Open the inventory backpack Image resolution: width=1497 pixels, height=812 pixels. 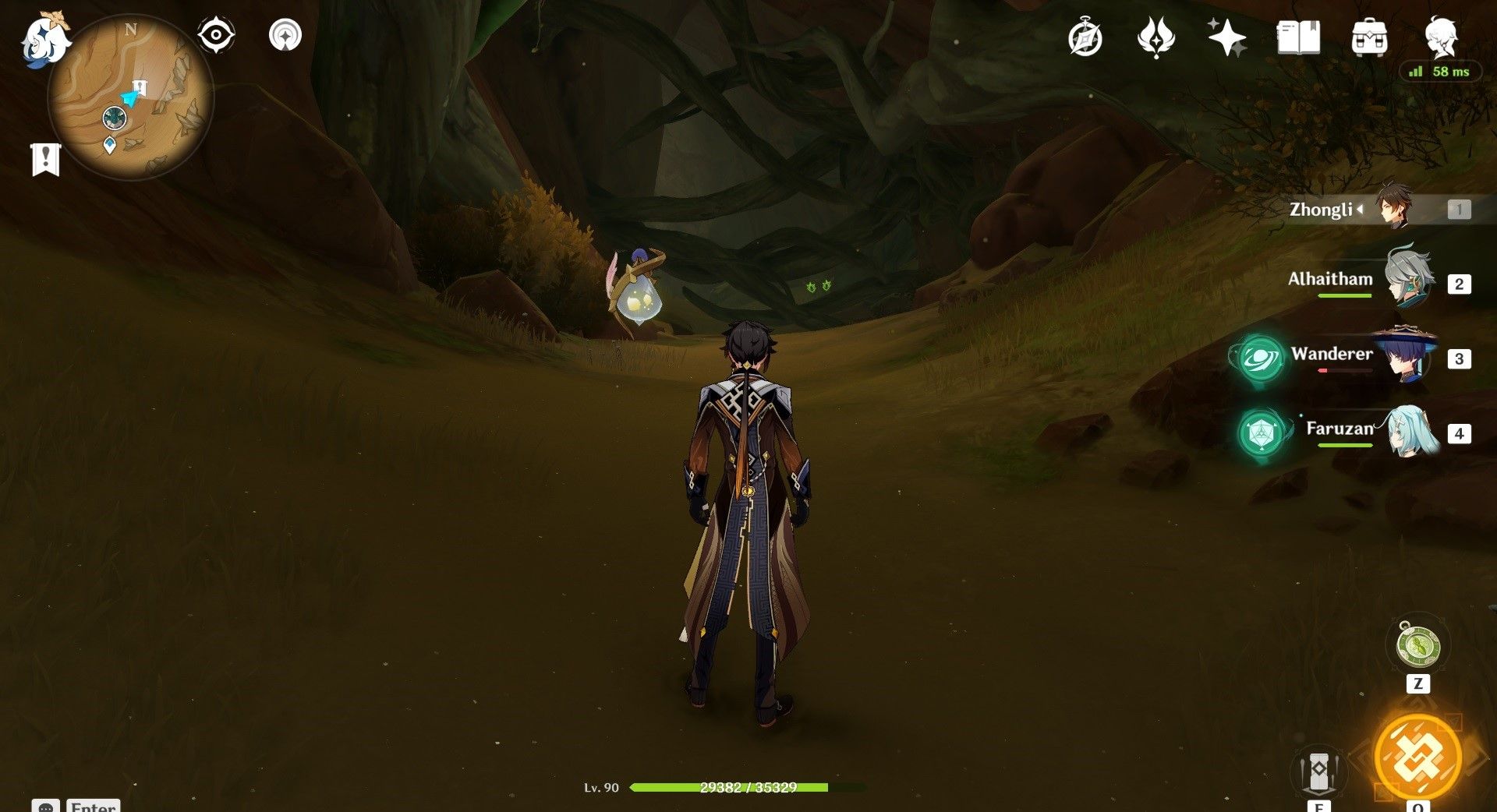pos(1371,37)
